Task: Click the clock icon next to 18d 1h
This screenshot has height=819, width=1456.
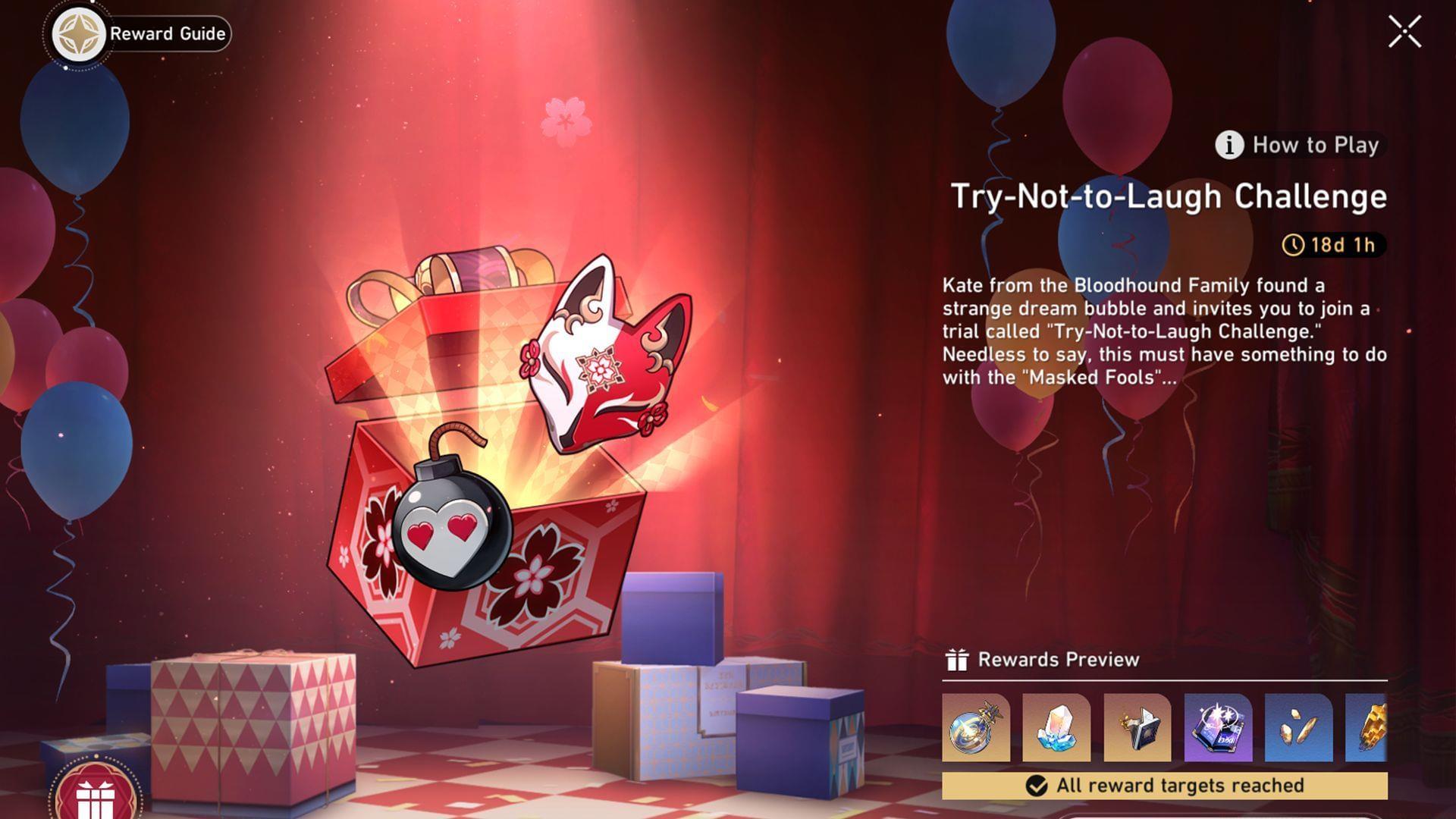Action: [x=1295, y=246]
